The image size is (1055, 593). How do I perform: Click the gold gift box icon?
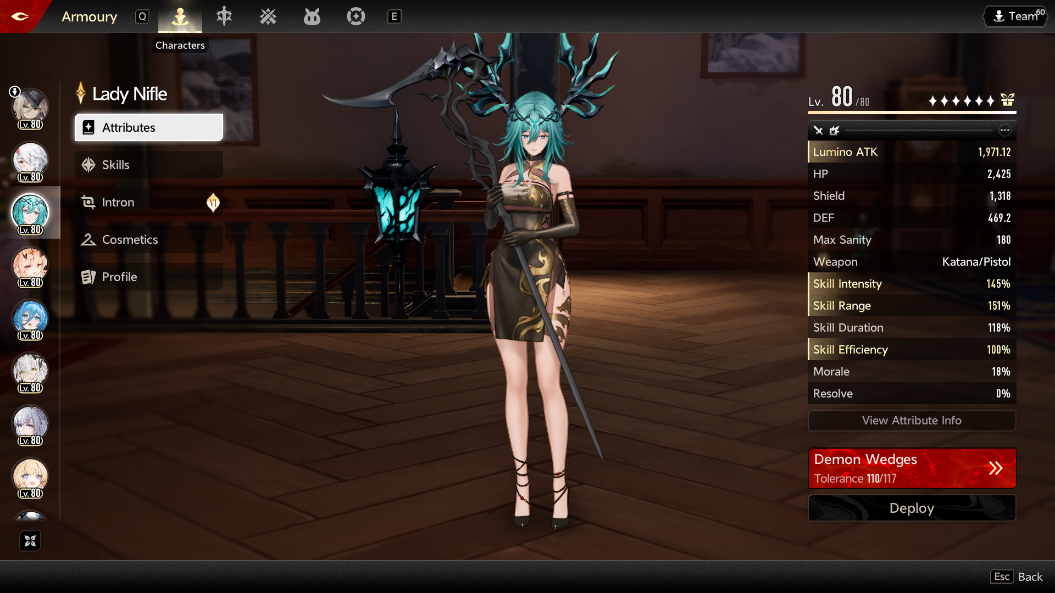[1007, 100]
